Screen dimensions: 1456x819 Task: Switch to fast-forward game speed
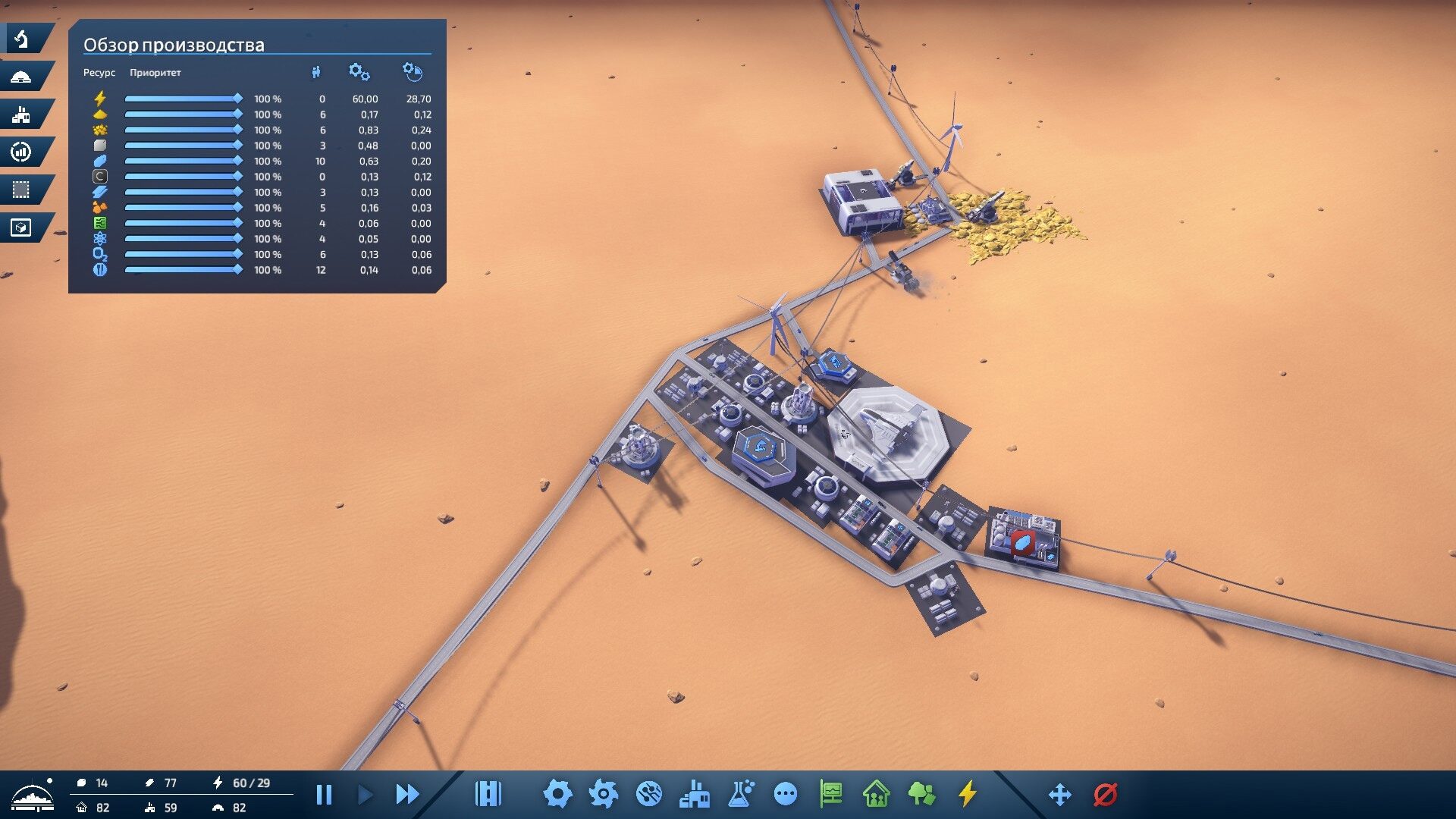pos(407,795)
